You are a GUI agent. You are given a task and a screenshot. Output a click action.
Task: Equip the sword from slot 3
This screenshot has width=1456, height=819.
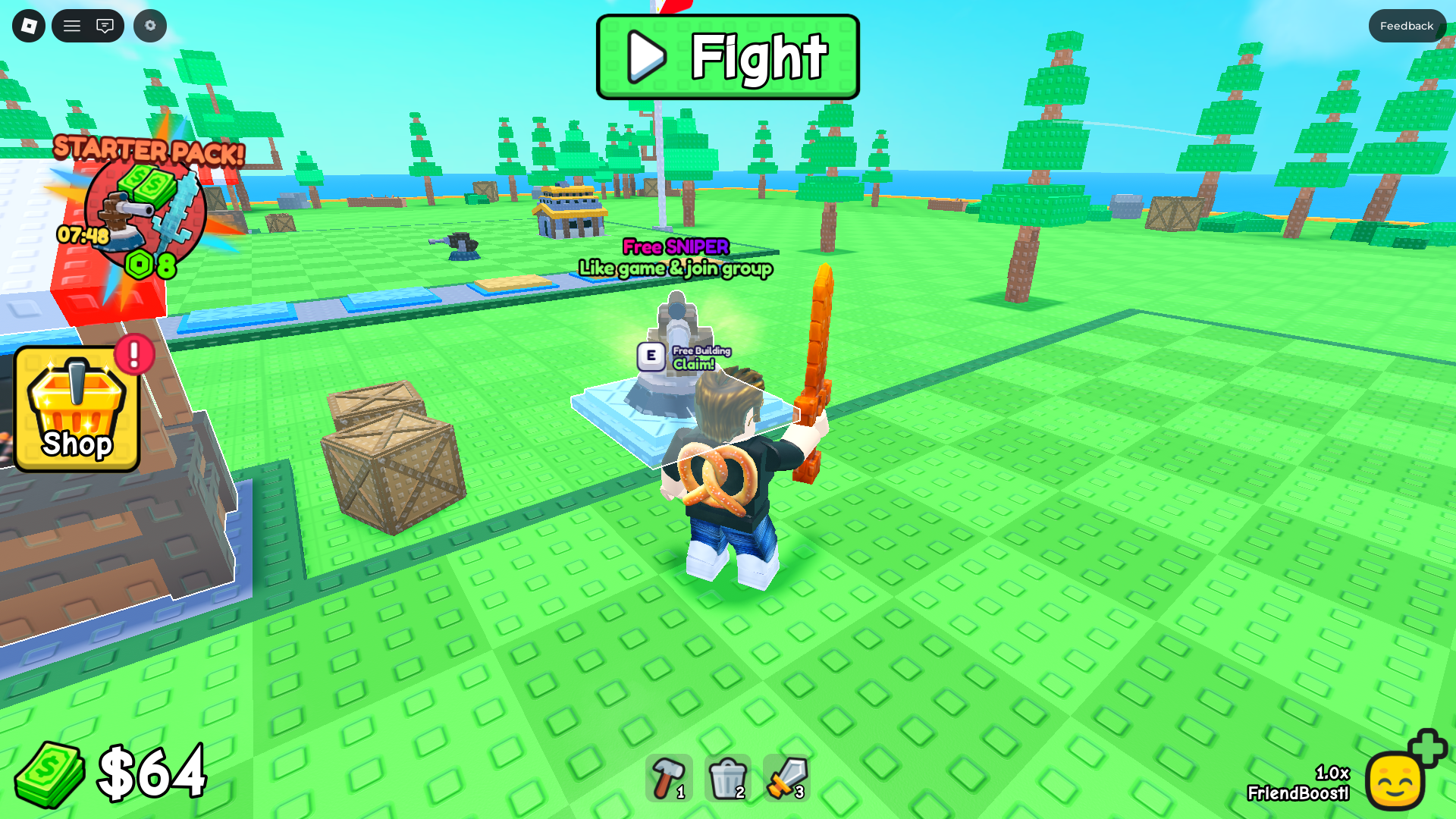785,777
